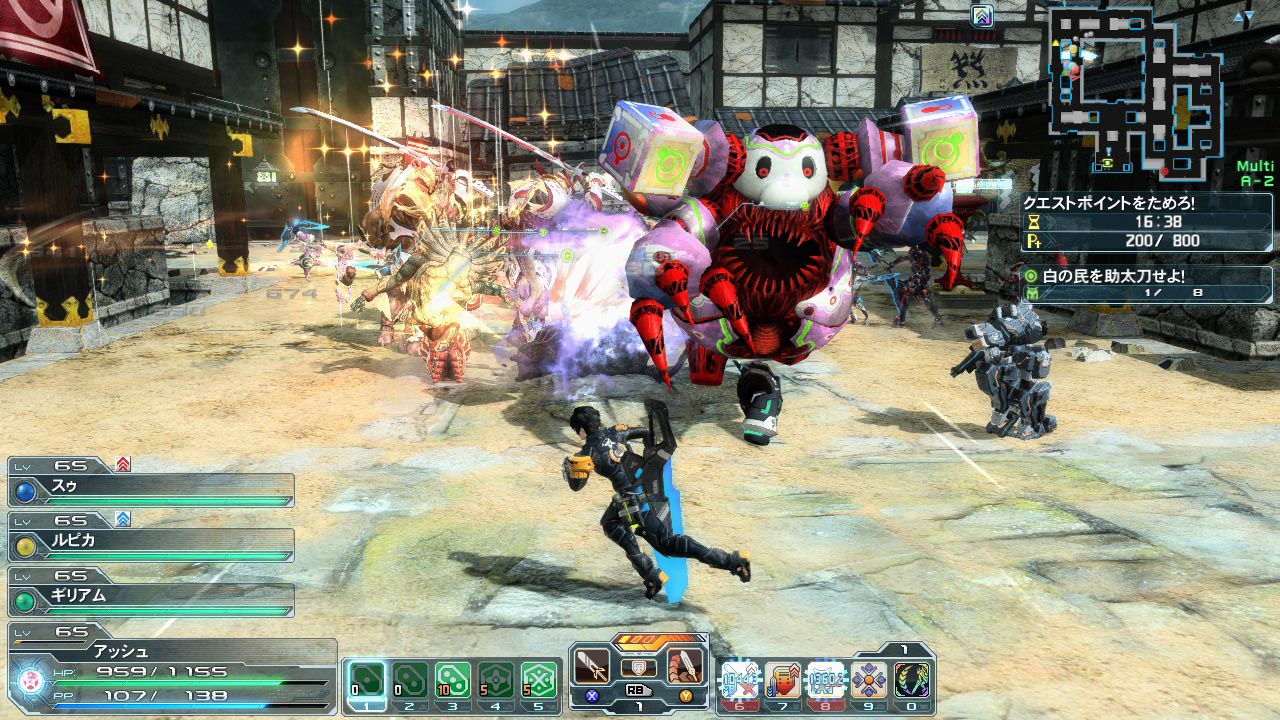
Task: Open the minimap
Action: 1133,90
